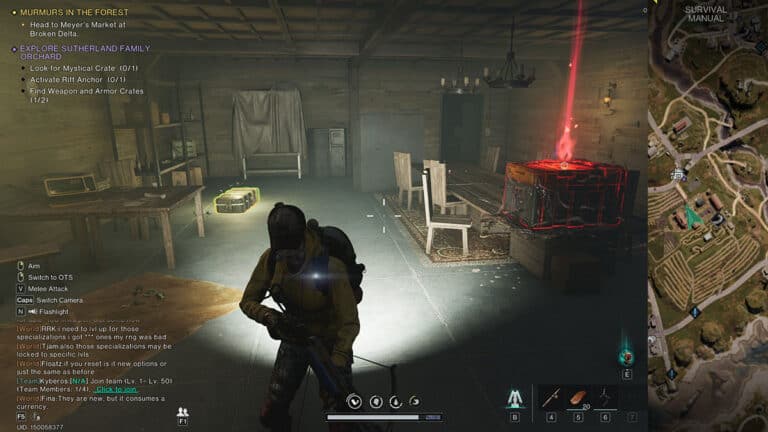Activate the glowing teal skill icon

[626, 355]
